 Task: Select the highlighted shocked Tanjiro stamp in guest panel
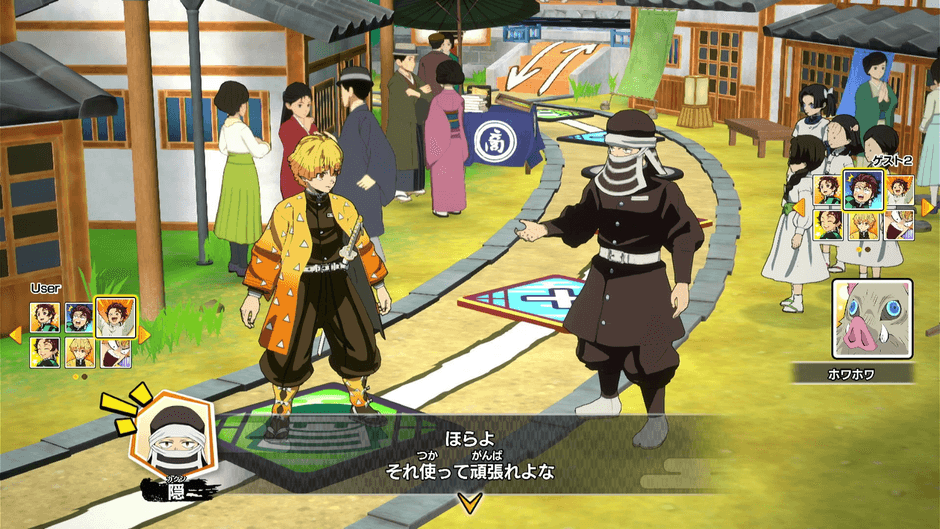point(863,188)
